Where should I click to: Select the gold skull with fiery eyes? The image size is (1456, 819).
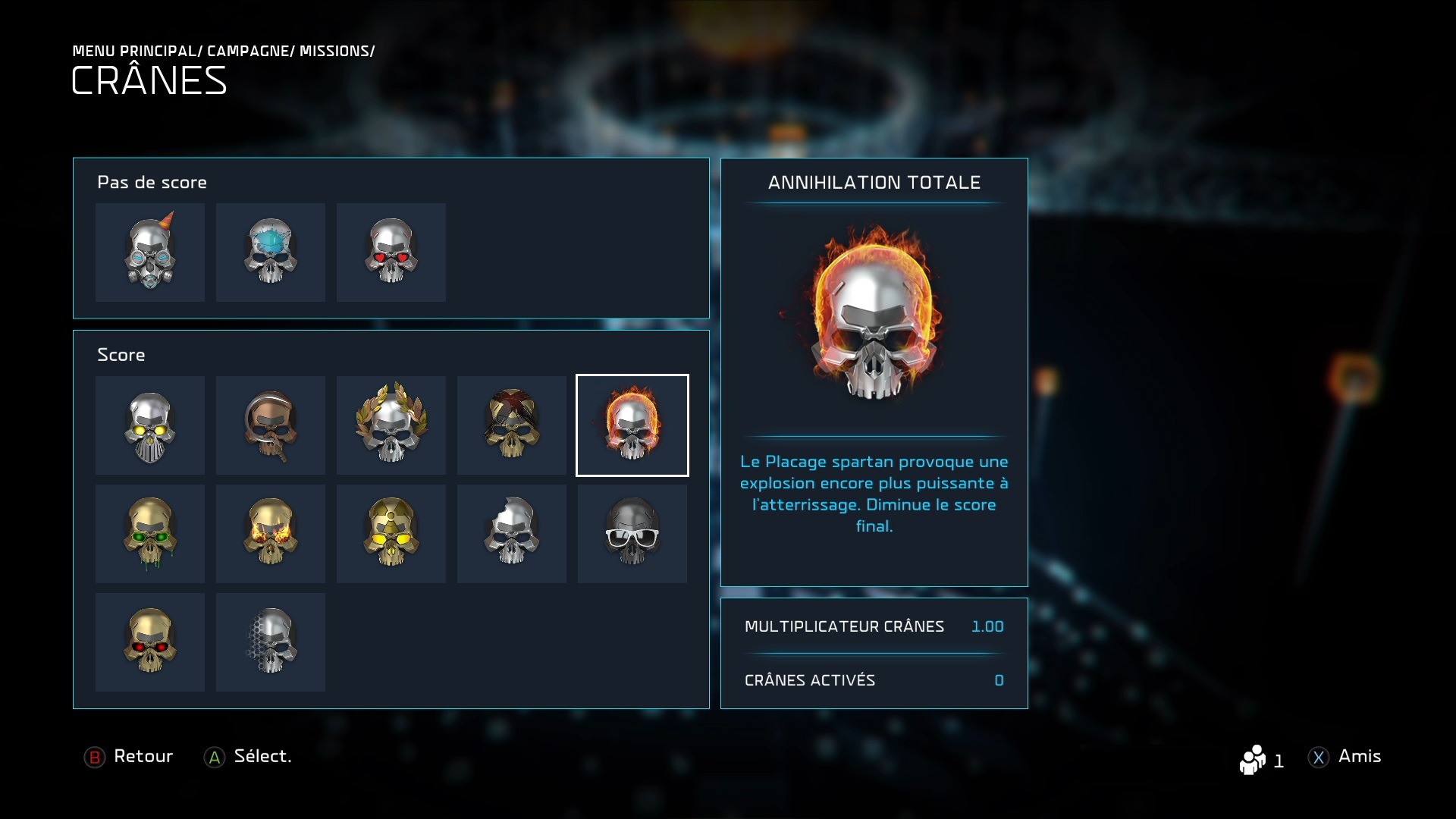[271, 534]
